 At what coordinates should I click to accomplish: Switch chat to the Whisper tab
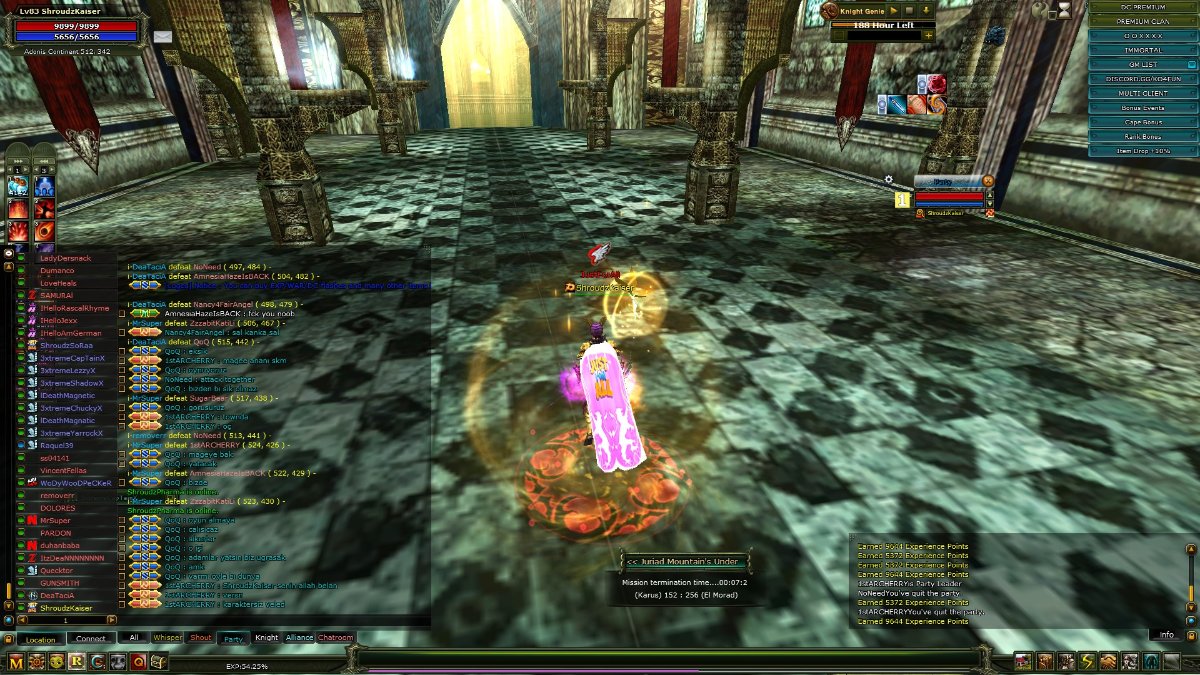(168, 637)
